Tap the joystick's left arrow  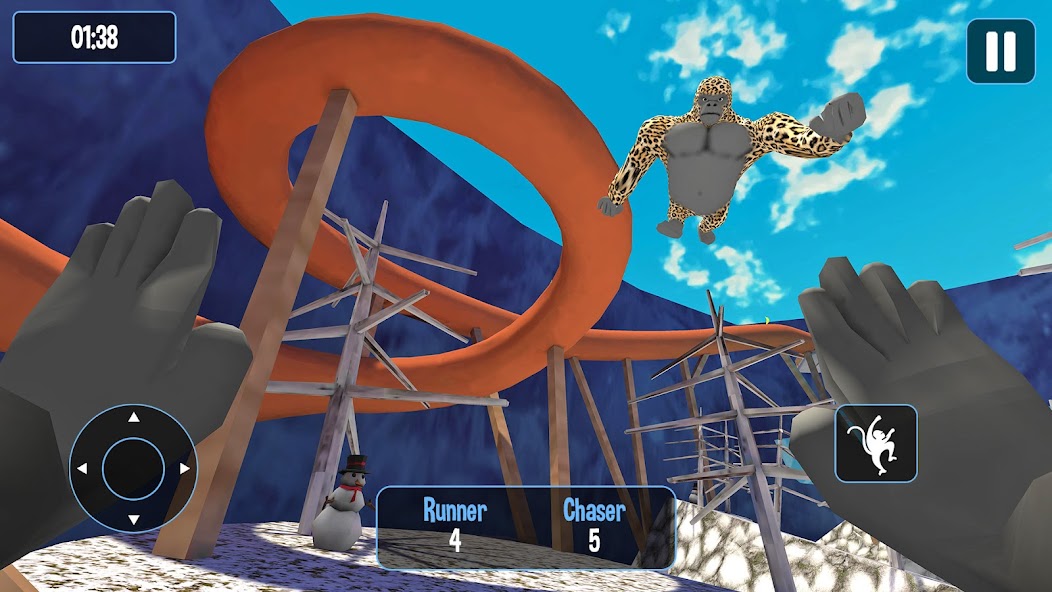coord(83,468)
